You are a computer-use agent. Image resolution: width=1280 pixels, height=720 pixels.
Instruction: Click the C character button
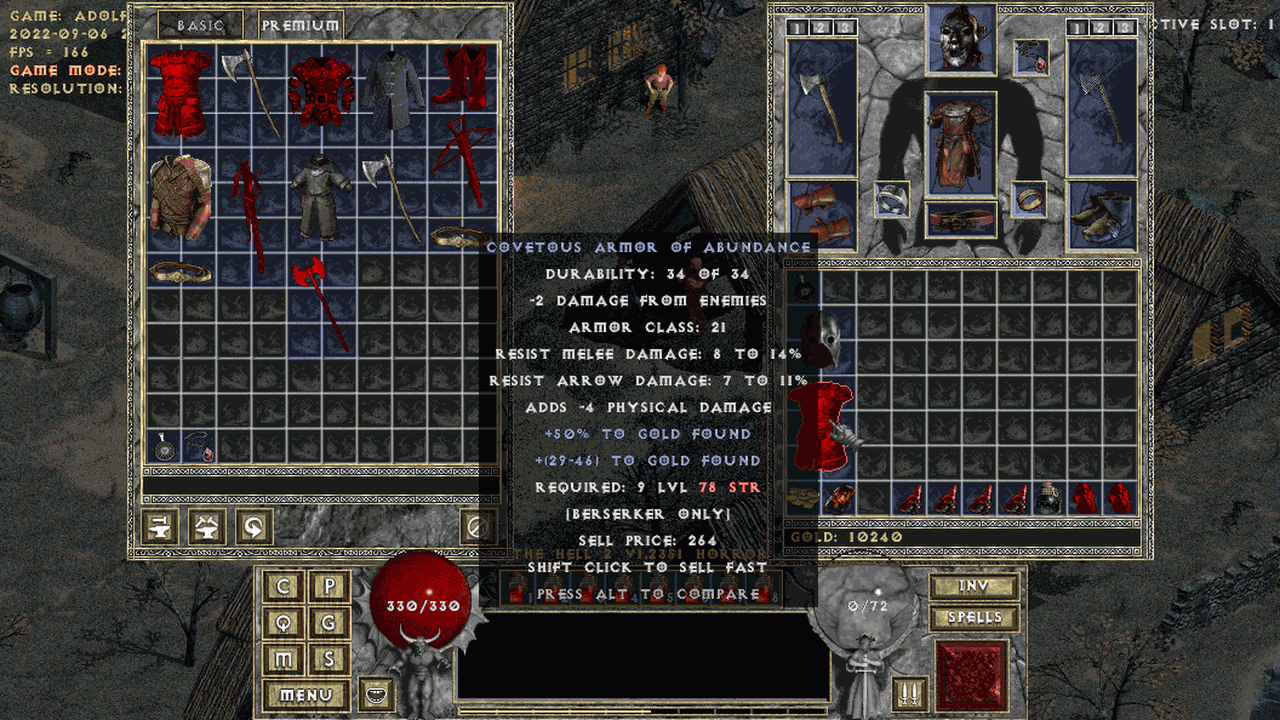coord(284,587)
